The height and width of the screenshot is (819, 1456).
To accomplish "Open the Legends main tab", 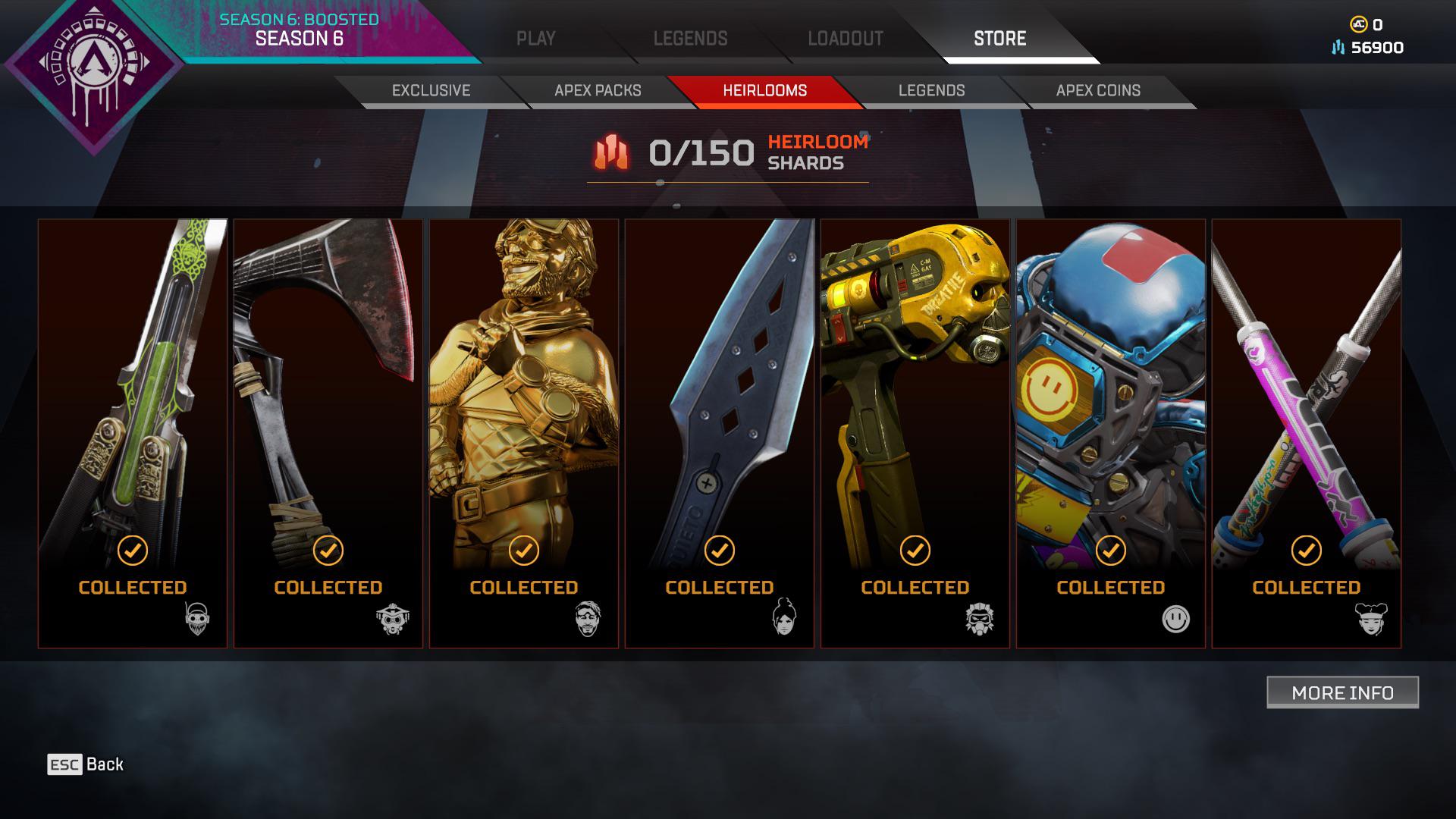I will (690, 39).
